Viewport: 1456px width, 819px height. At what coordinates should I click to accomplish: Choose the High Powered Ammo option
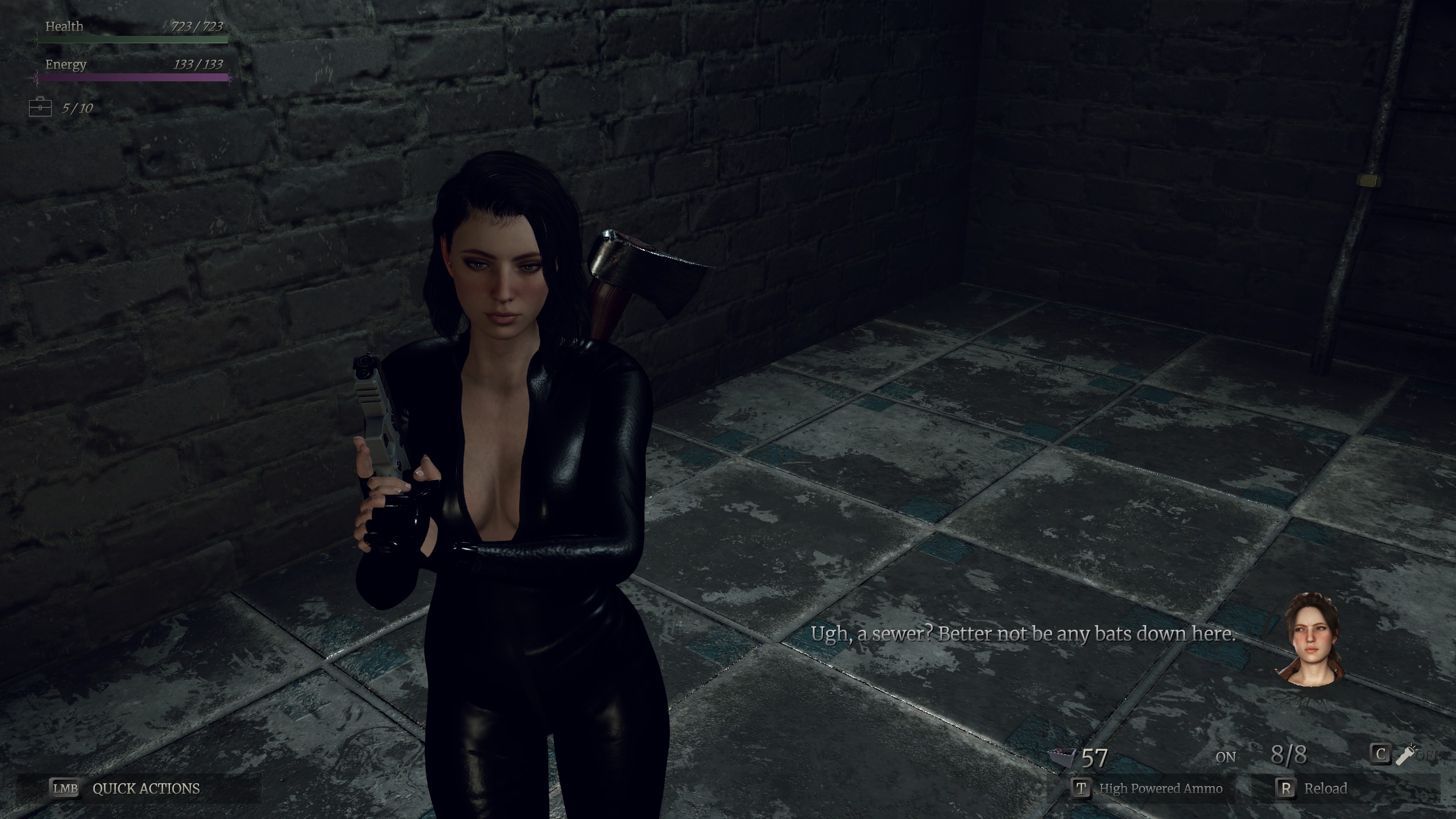1160,788
